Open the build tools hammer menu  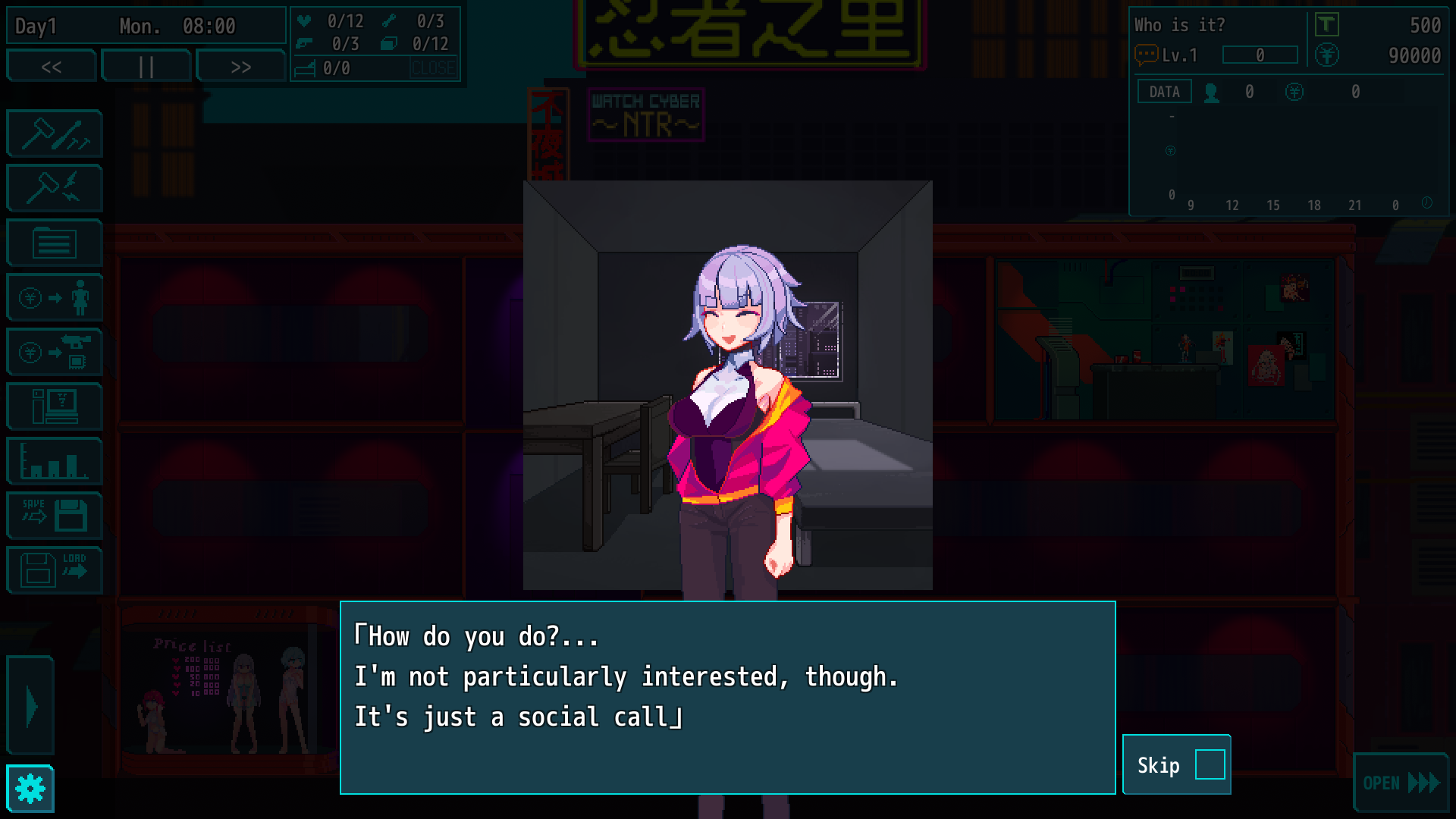55,134
